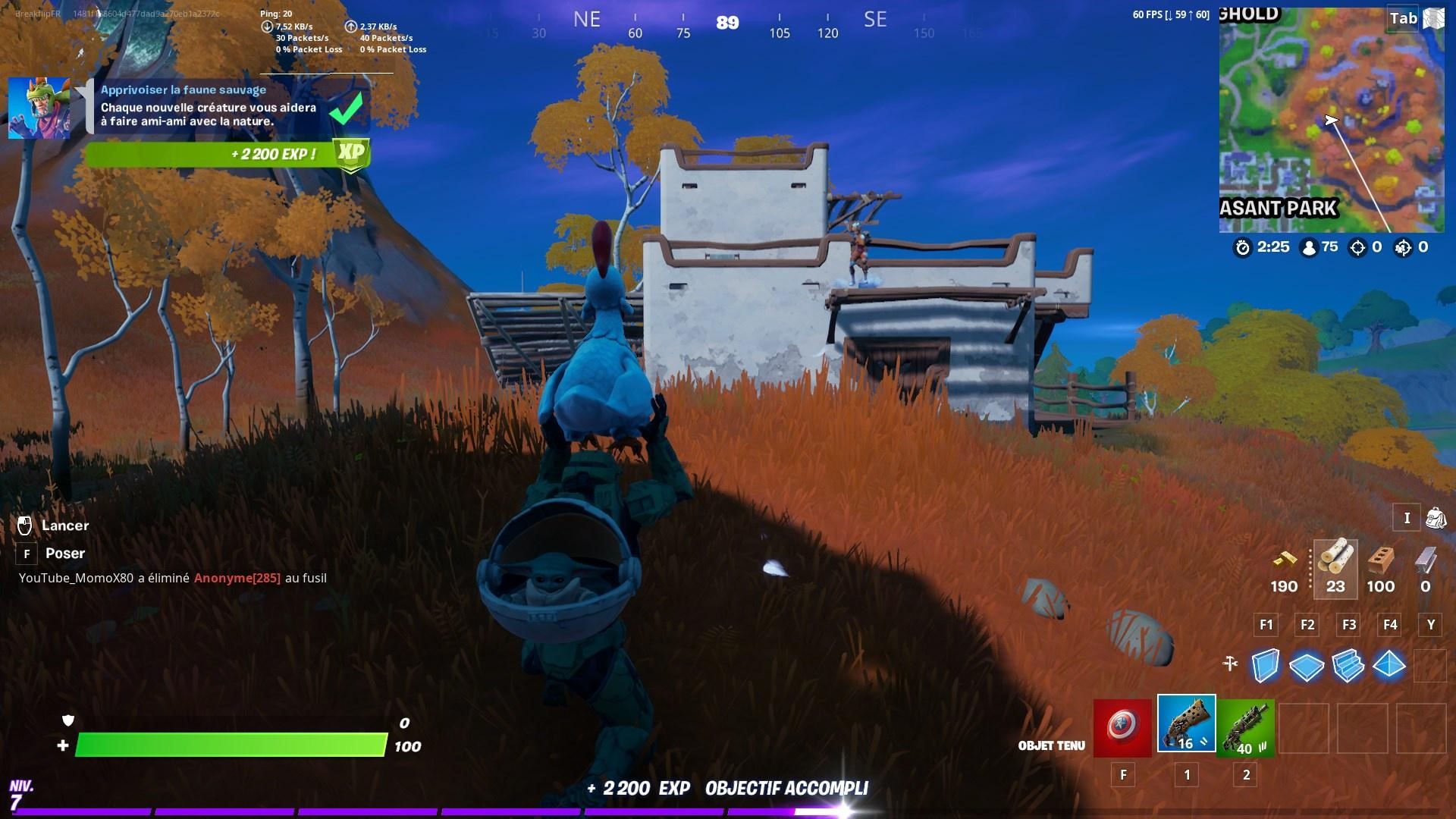Viewport: 1456px width, 819px height.
Task: Click the Lancer action label
Action: click(66, 525)
